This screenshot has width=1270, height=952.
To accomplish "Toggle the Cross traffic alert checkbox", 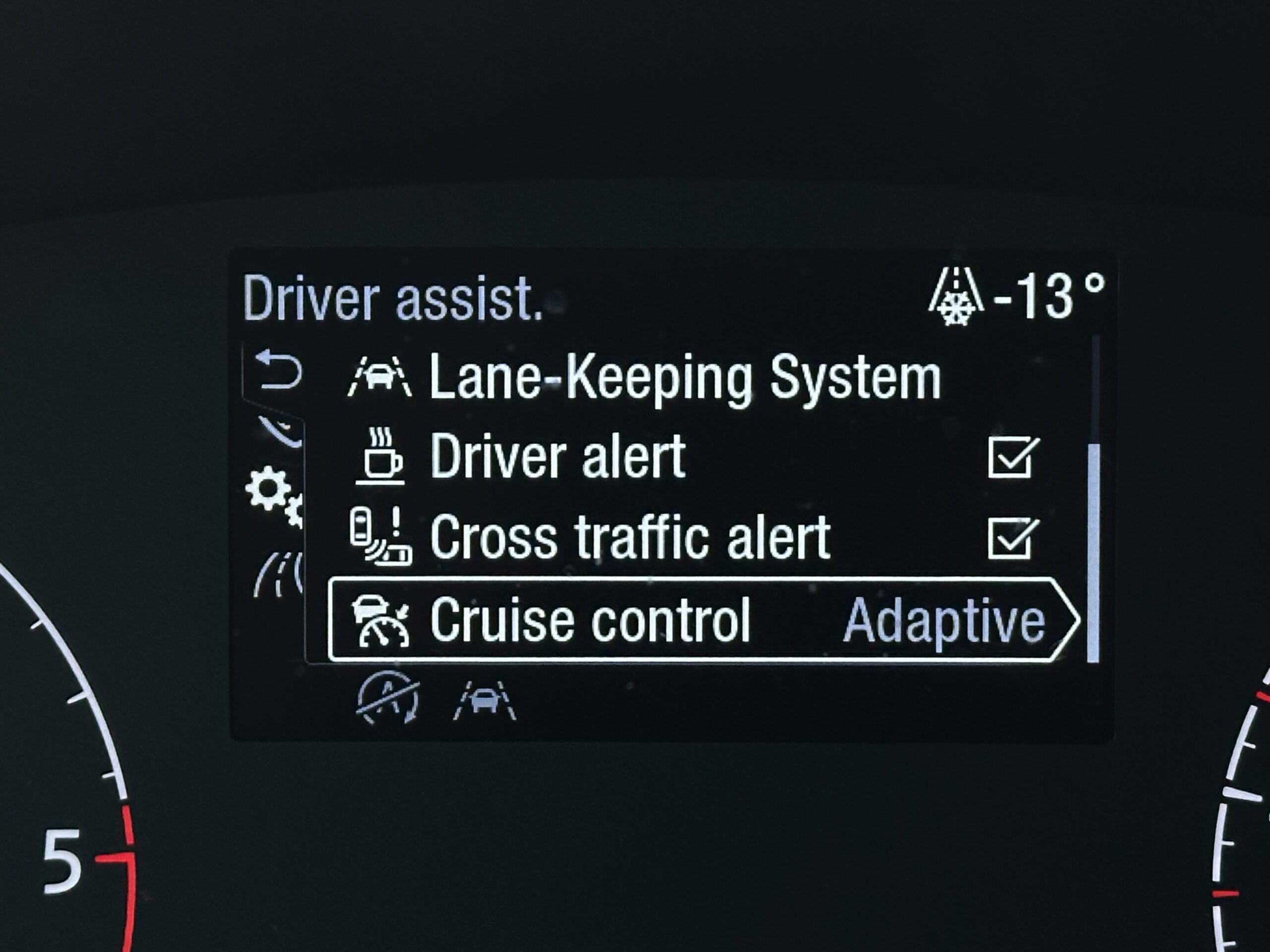I will (x=1014, y=537).
